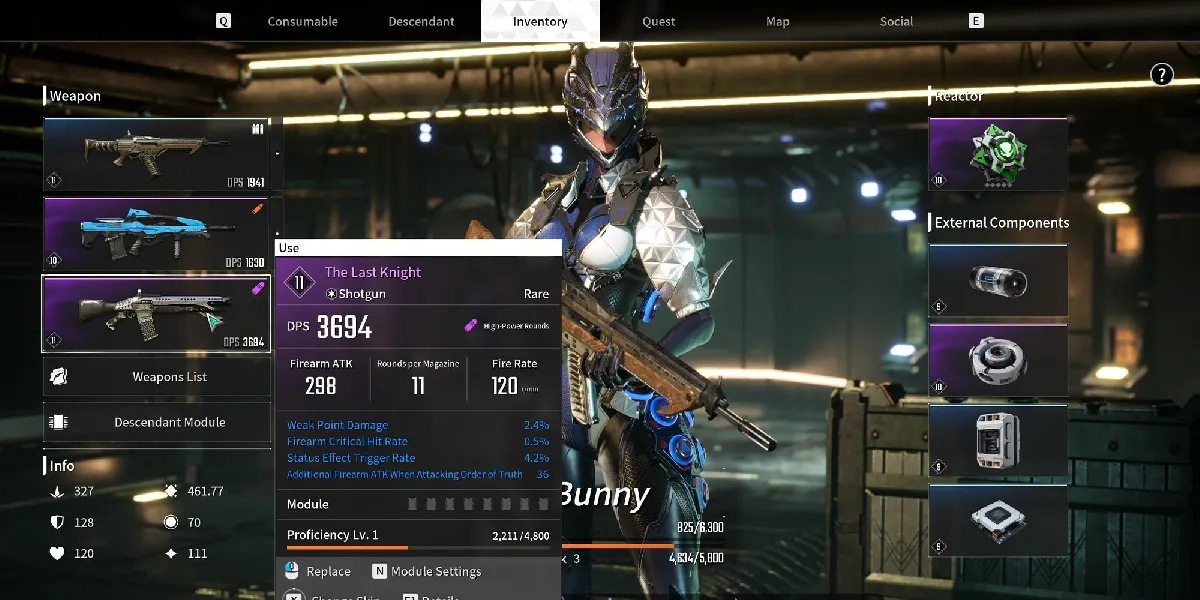Open the Descendant tab

click(x=421, y=21)
